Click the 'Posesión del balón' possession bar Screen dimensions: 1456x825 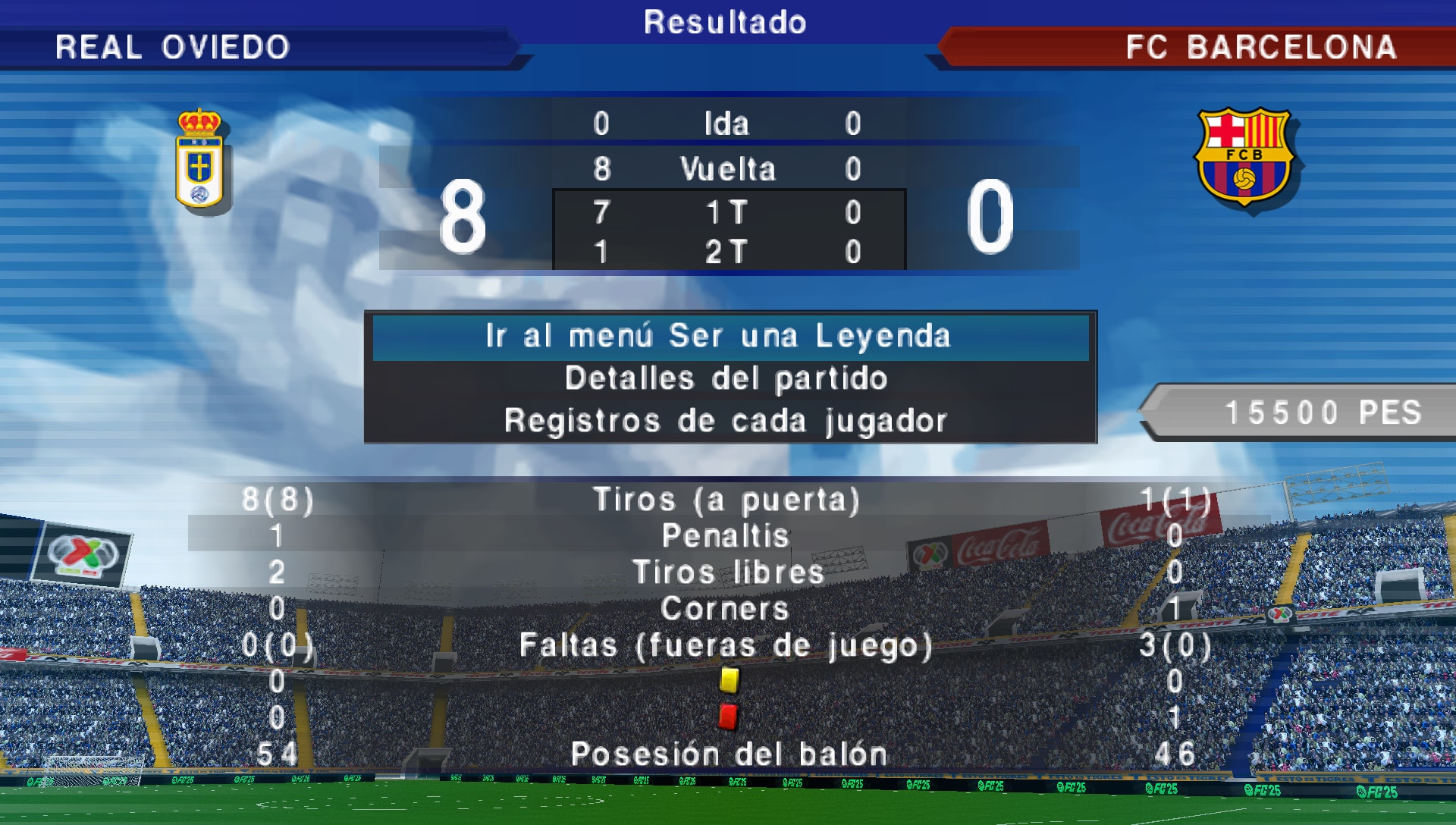click(x=726, y=753)
